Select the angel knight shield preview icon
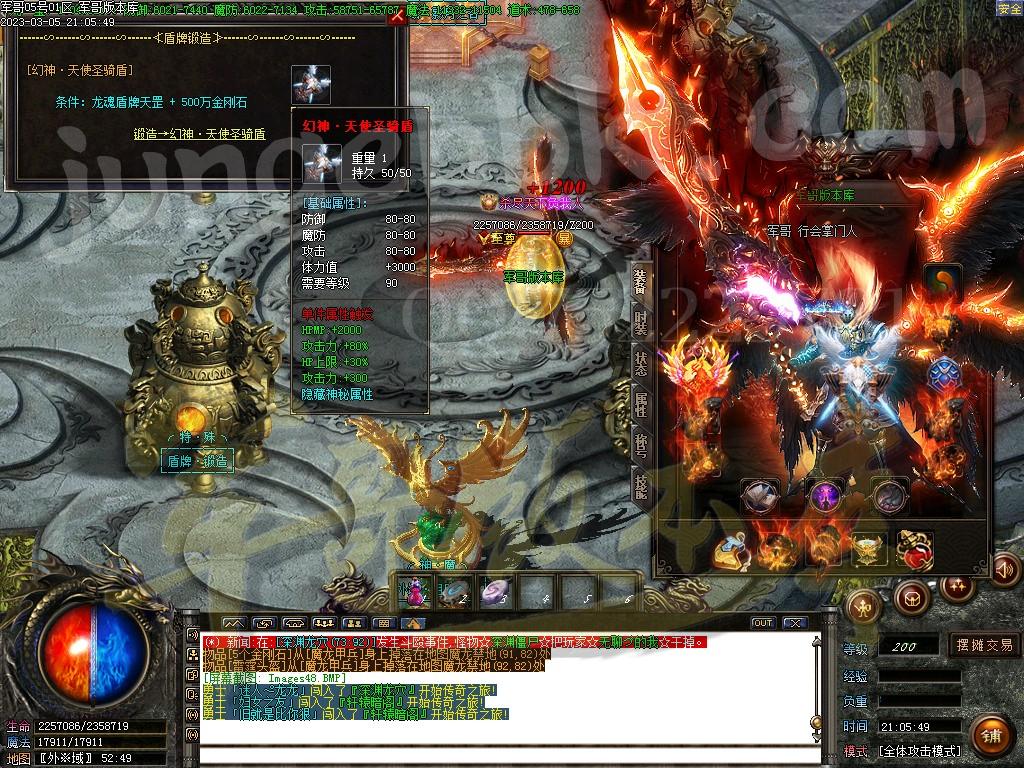Viewport: 1024px width, 768px height. point(311,85)
